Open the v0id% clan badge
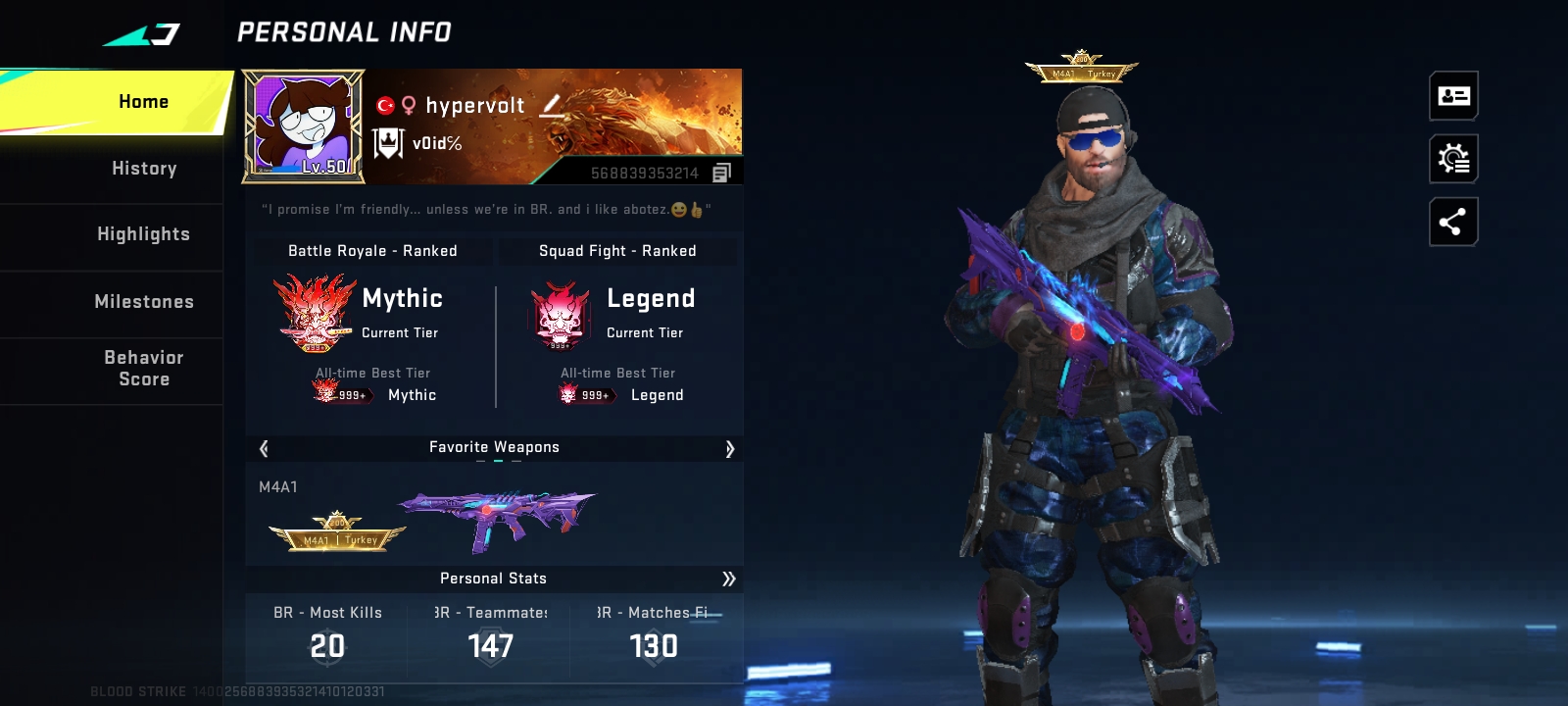The height and width of the screenshot is (706, 1568). click(x=389, y=144)
